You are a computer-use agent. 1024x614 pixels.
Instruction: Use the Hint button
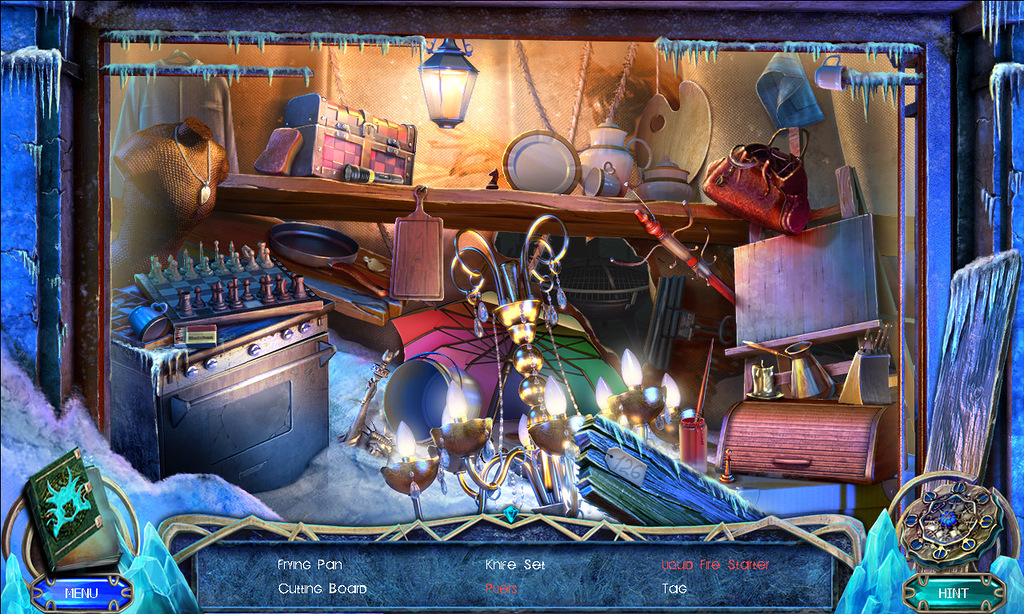952,592
